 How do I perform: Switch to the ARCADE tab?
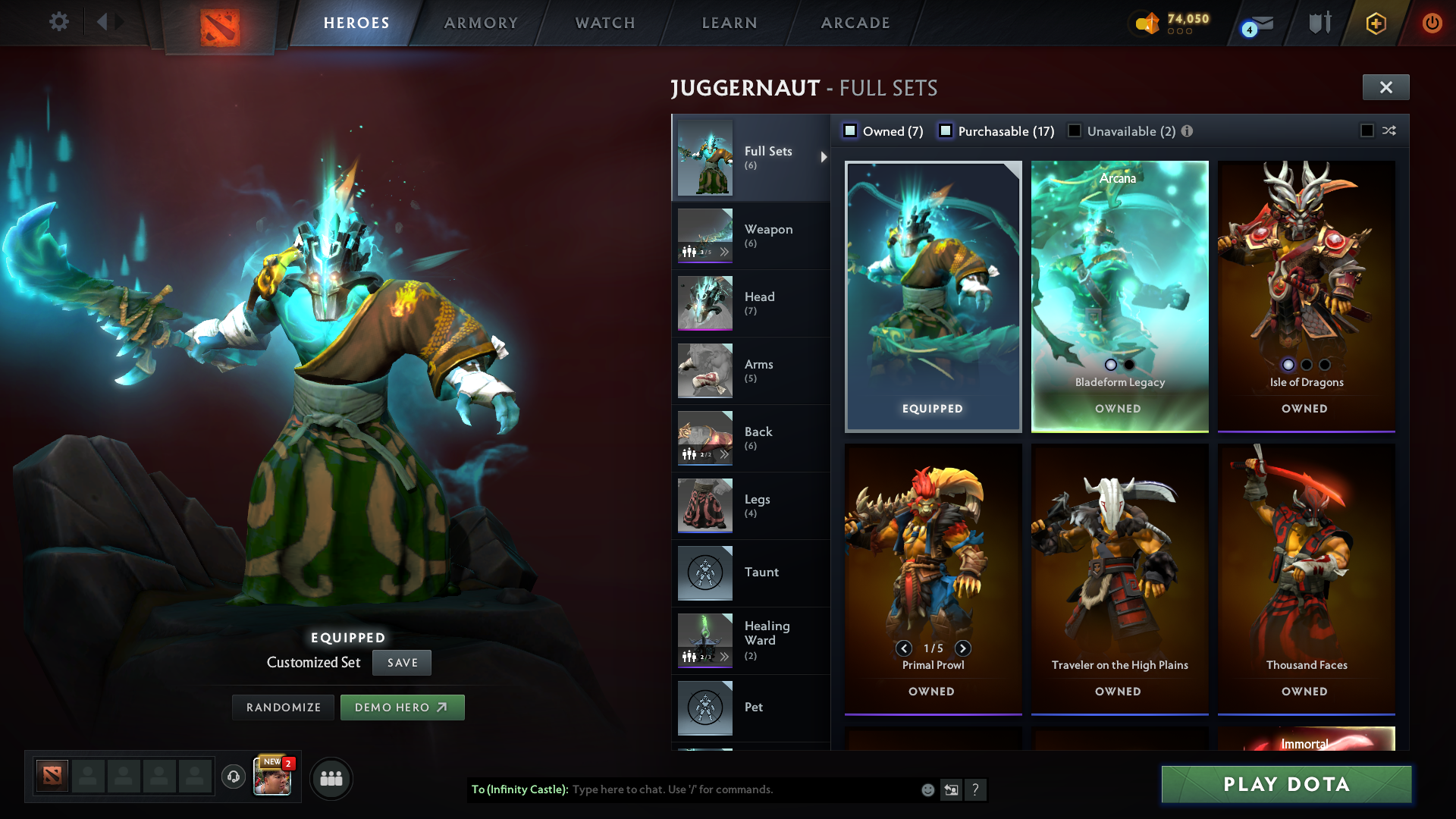point(854,23)
